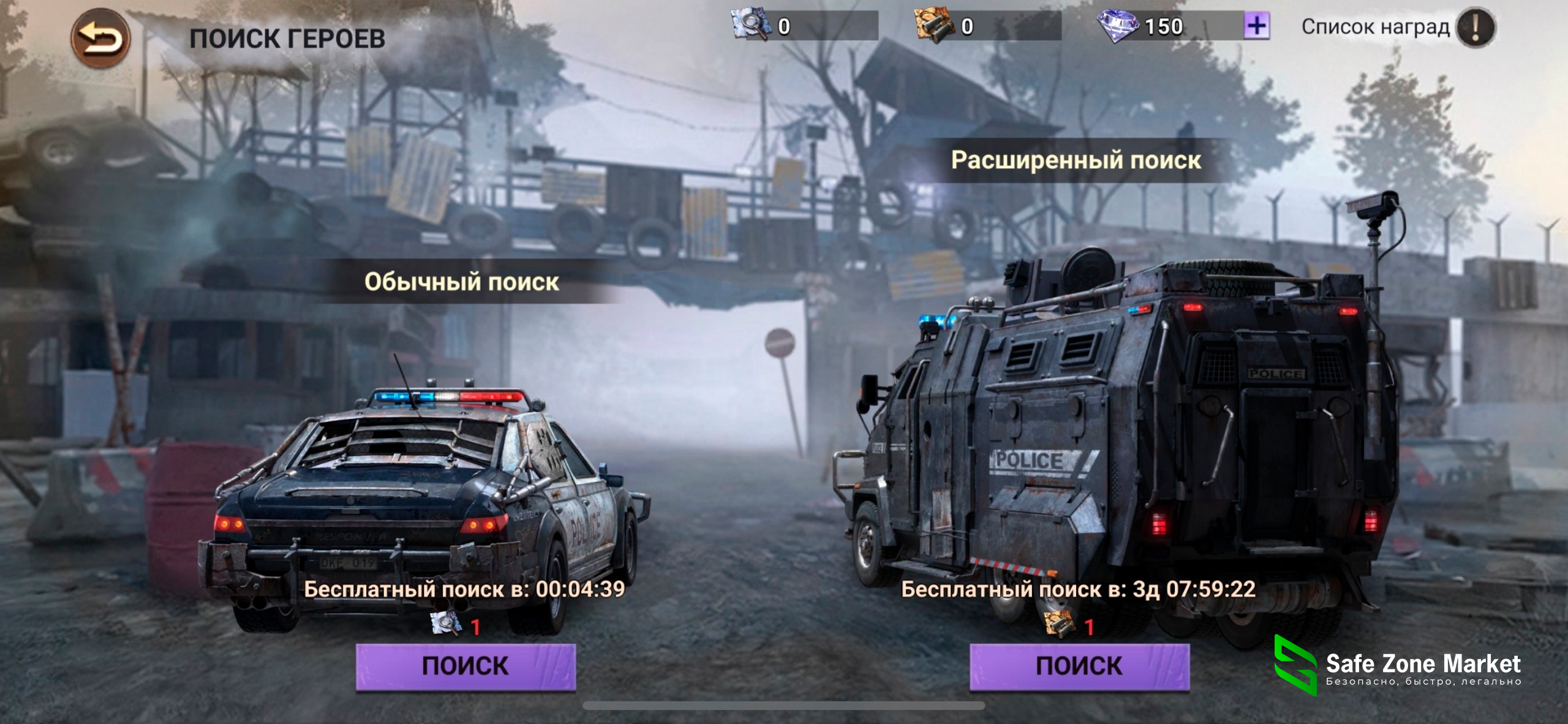
Task: Go back using the arrow button
Action: pyautogui.click(x=100, y=39)
